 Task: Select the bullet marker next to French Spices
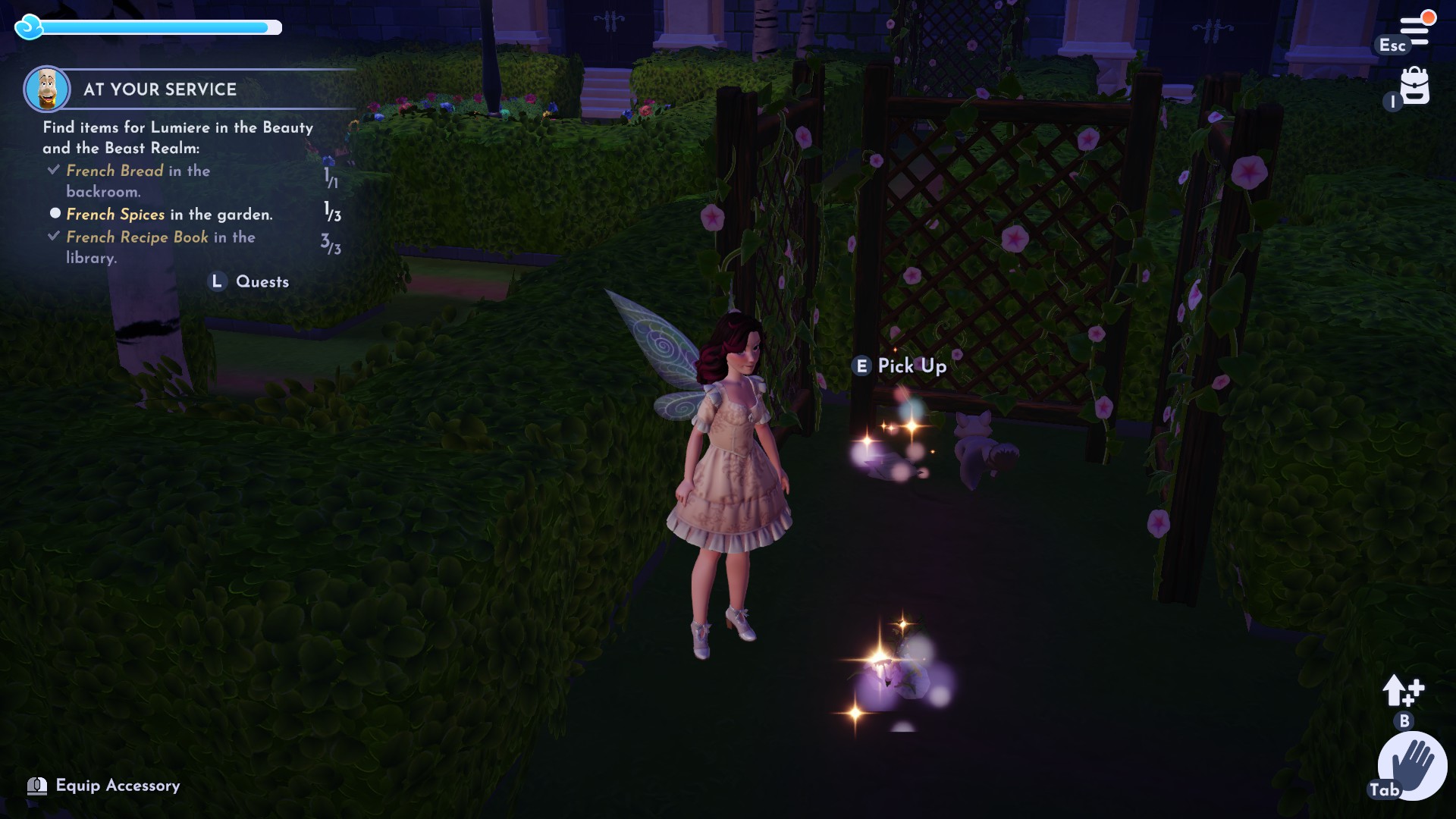(x=55, y=213)
